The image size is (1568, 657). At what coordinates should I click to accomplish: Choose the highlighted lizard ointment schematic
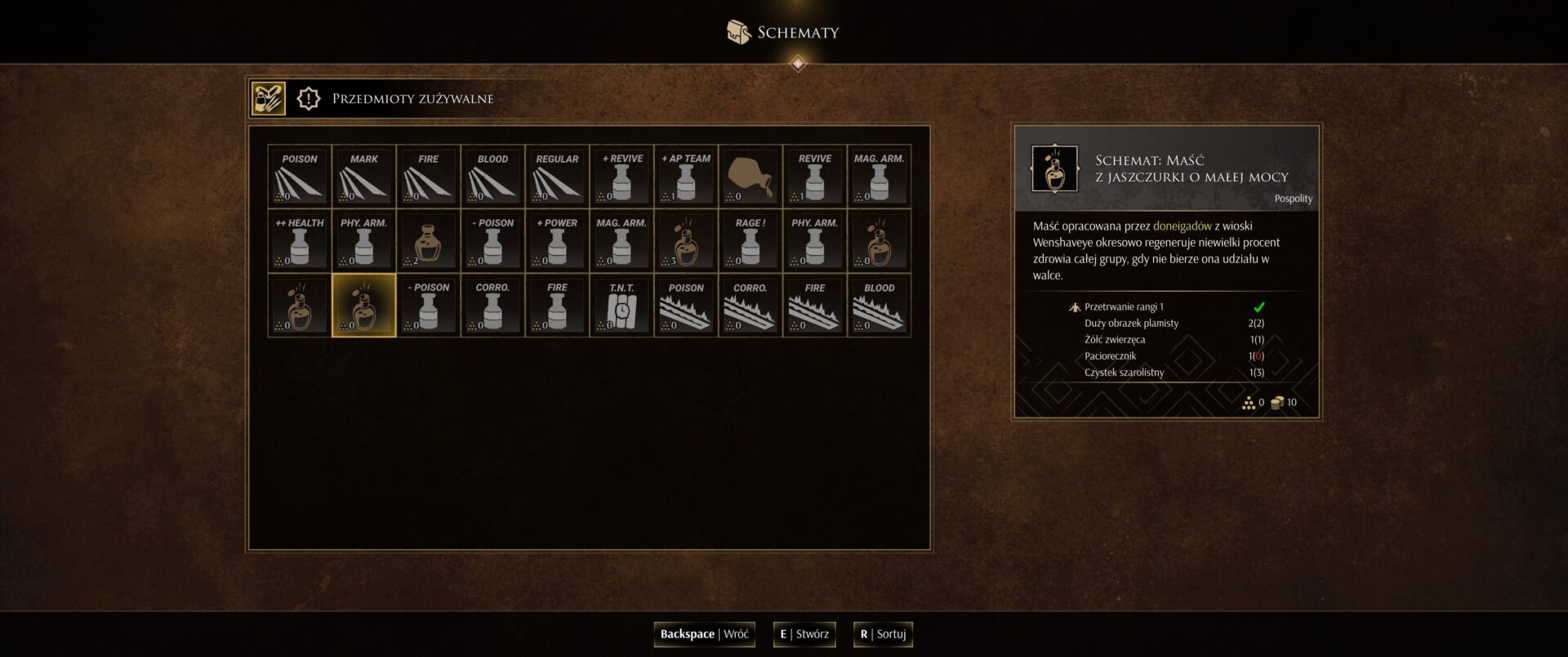click(x=364, y=306)
